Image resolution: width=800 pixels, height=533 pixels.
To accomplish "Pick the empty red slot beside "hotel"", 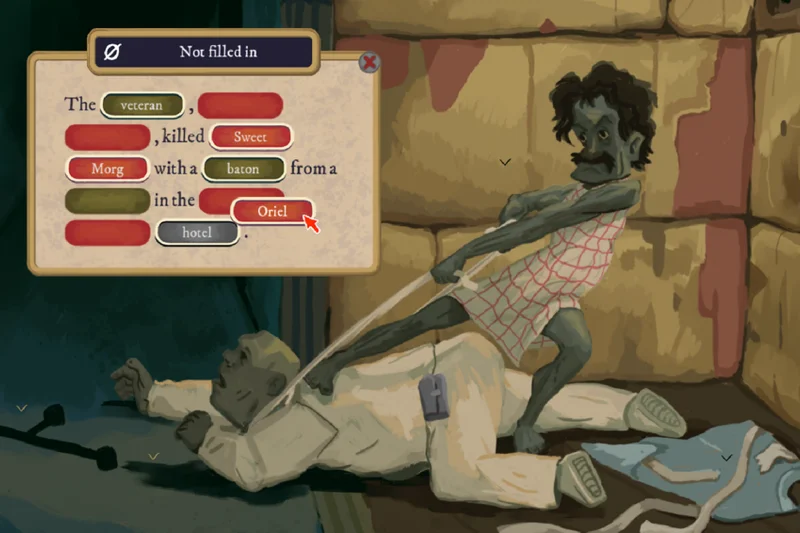I will click(107, 233).
